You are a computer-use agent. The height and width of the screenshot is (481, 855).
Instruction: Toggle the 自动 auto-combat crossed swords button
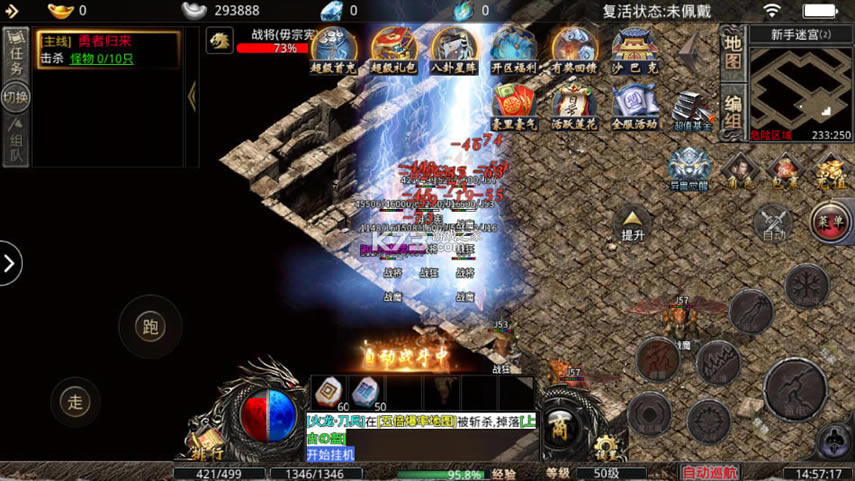click(773, 224)
